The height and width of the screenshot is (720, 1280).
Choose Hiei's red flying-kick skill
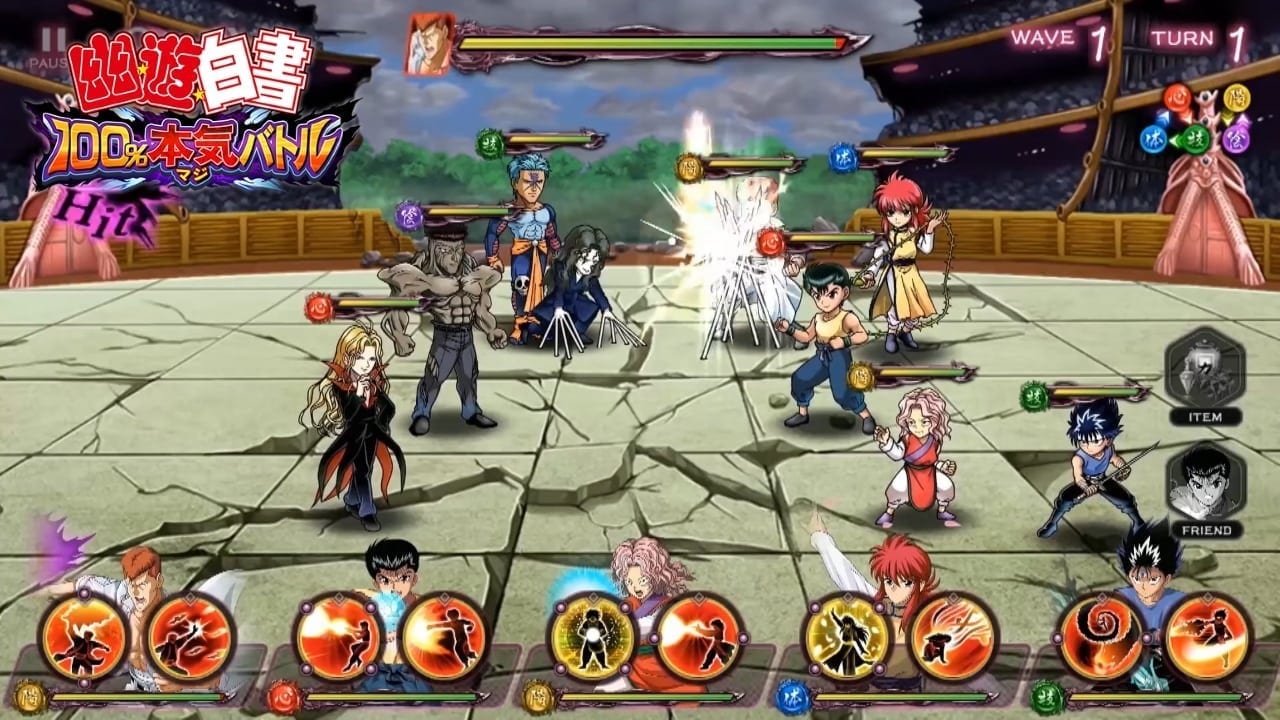1207,637
